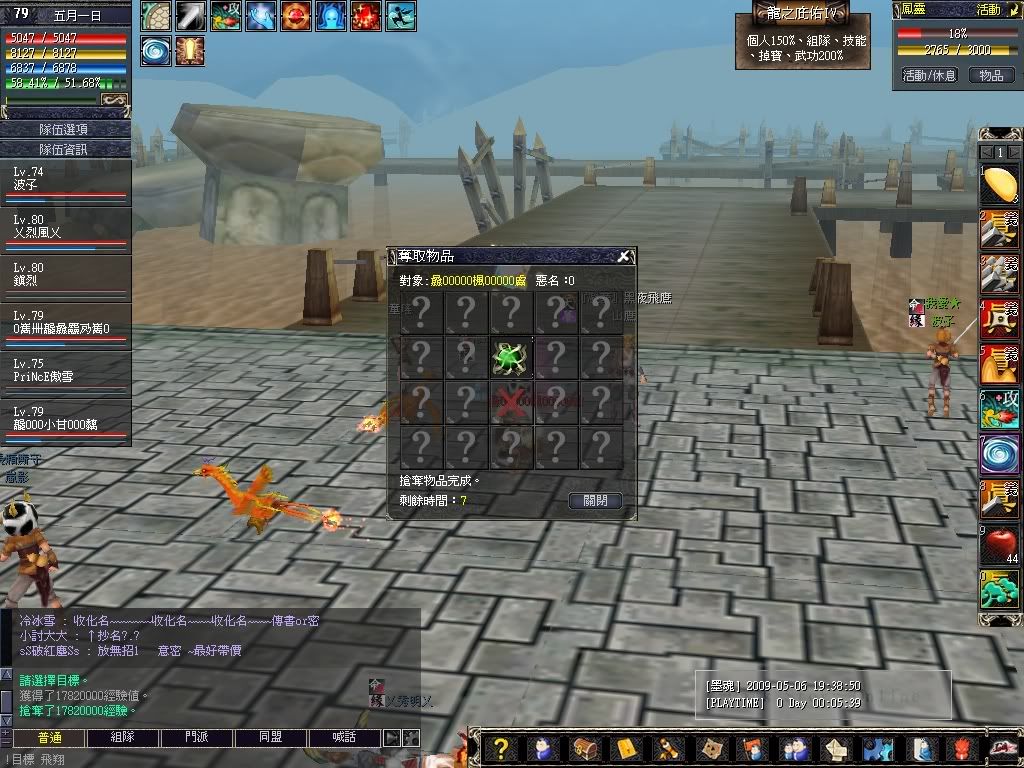Open the 隊伍選項 party options
The height and width of the screenshot is (768, 1024).
click(x=65, y=129)
